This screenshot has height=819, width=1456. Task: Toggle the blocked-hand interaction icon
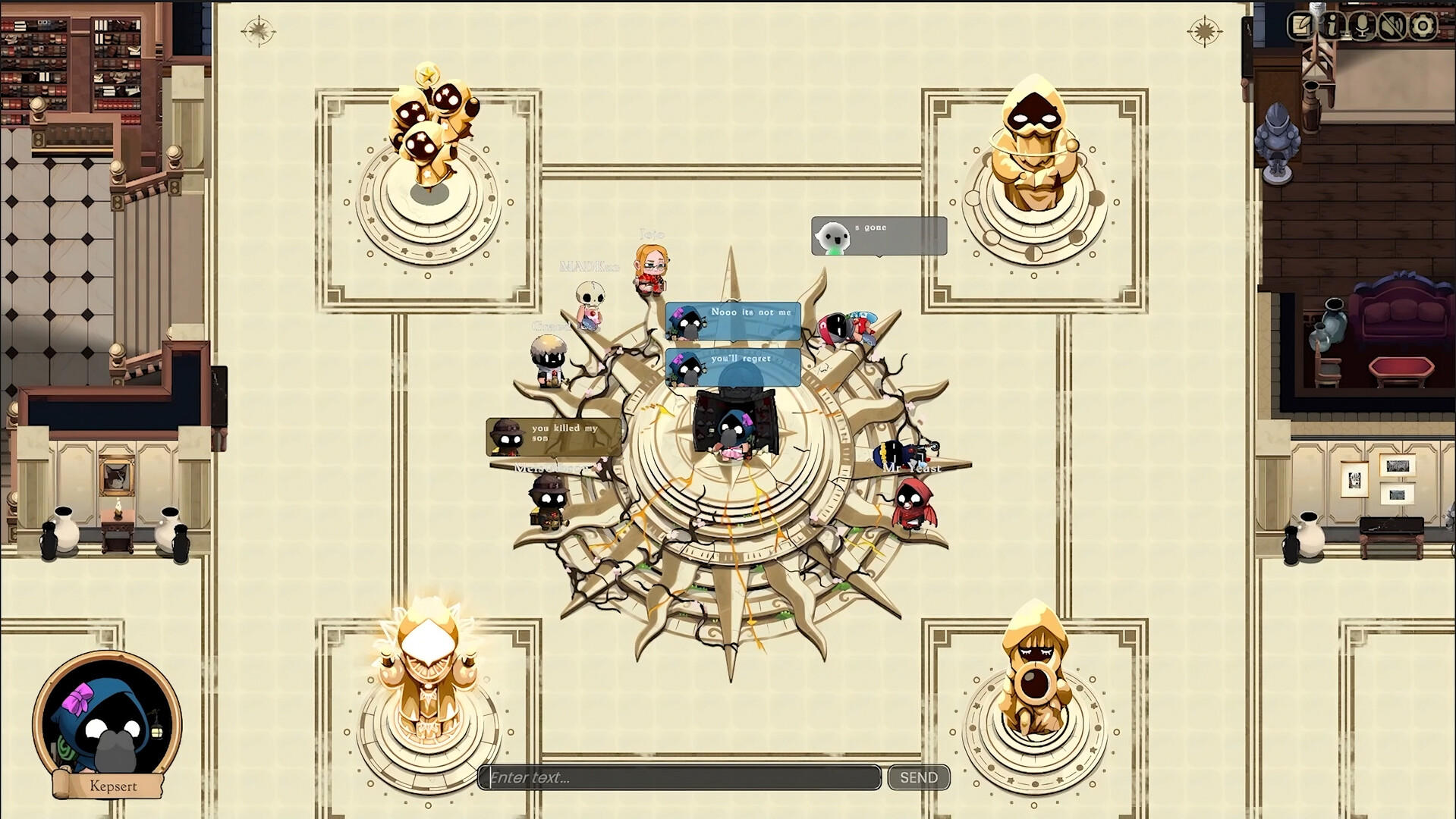(x=1392, y=25)
